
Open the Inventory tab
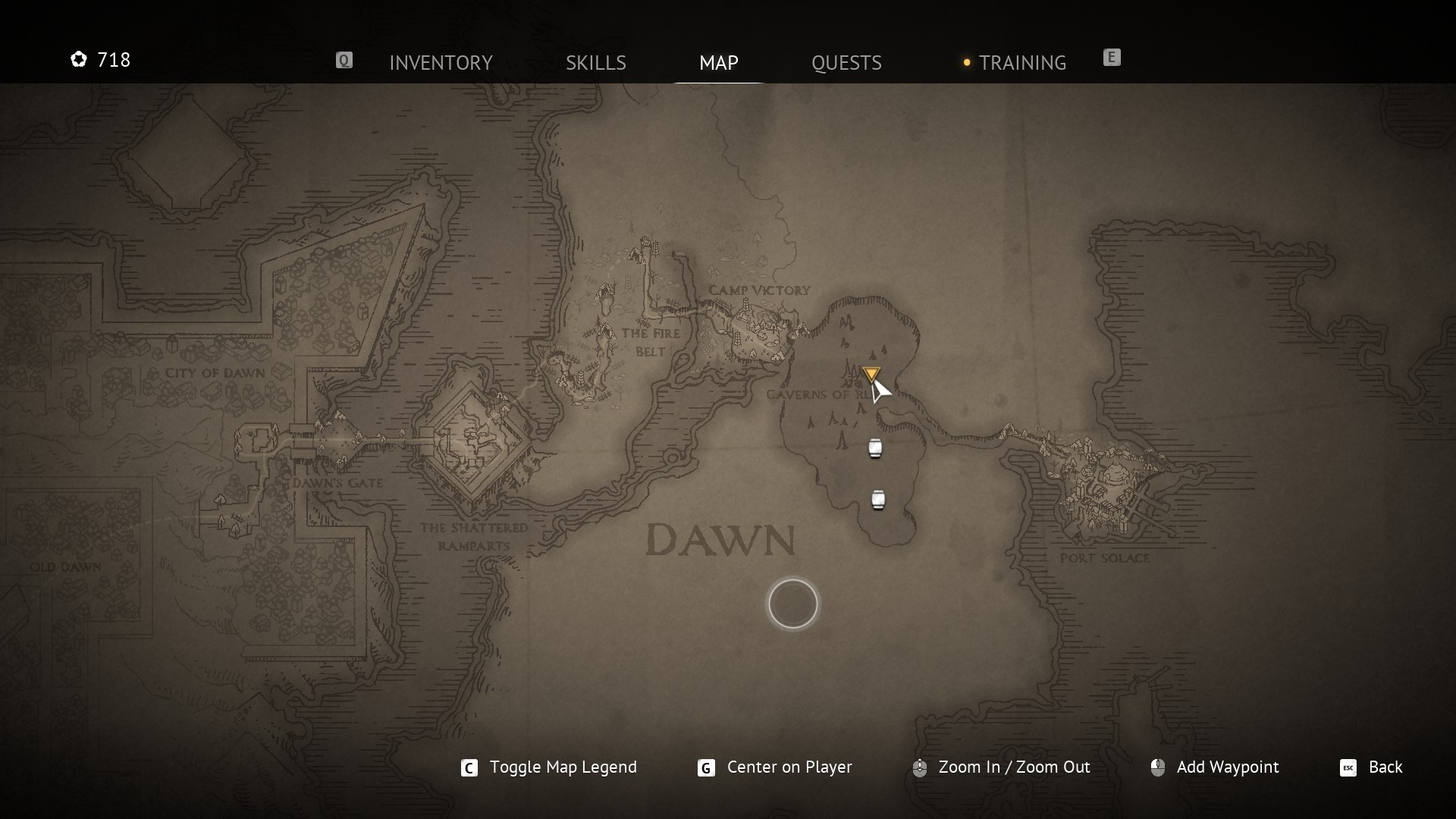pos(441,62)
